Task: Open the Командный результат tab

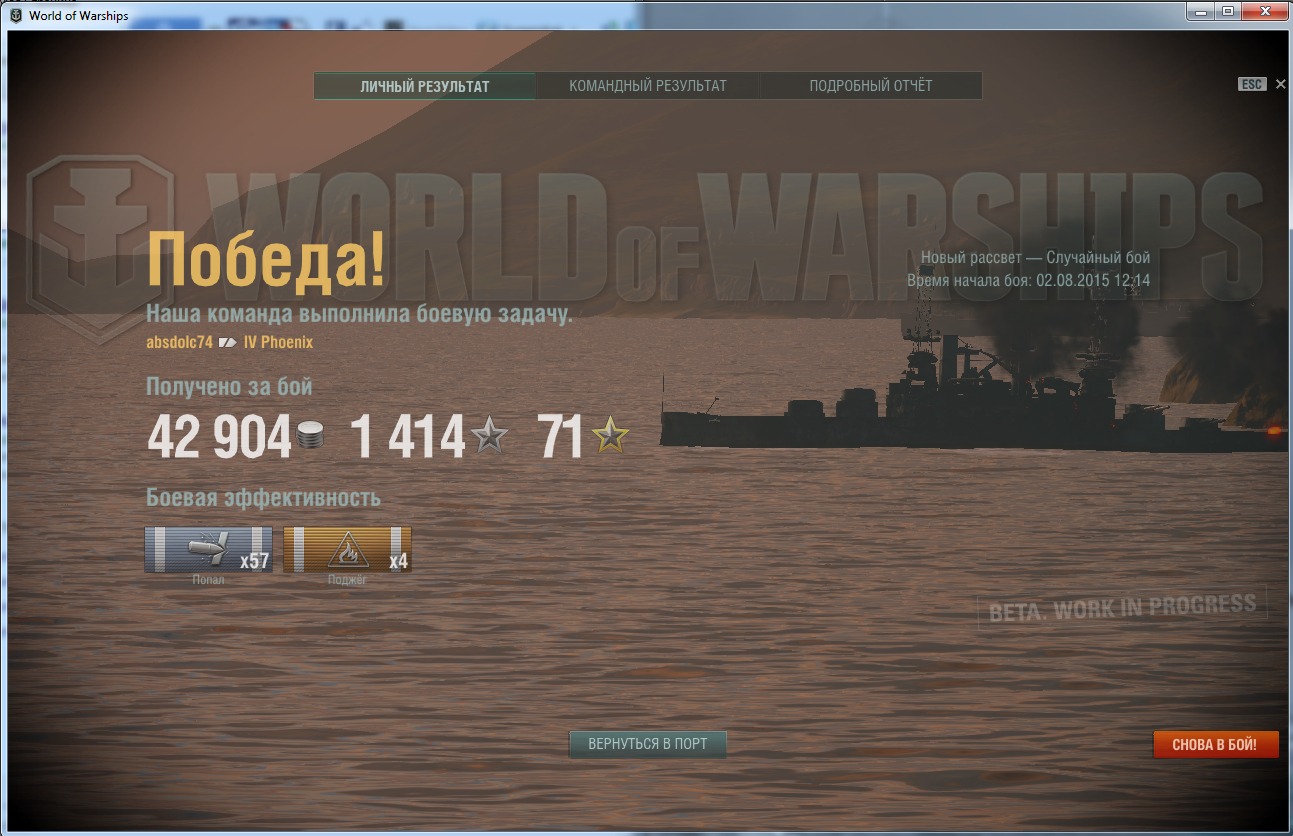Action: tap(648, 86)
